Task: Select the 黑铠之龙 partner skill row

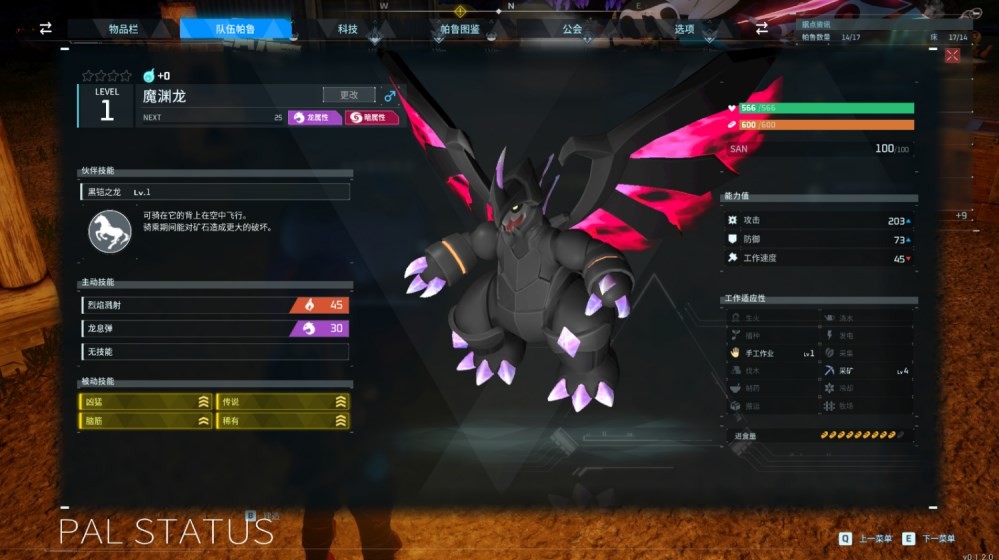Action: (x=215, y=191)
